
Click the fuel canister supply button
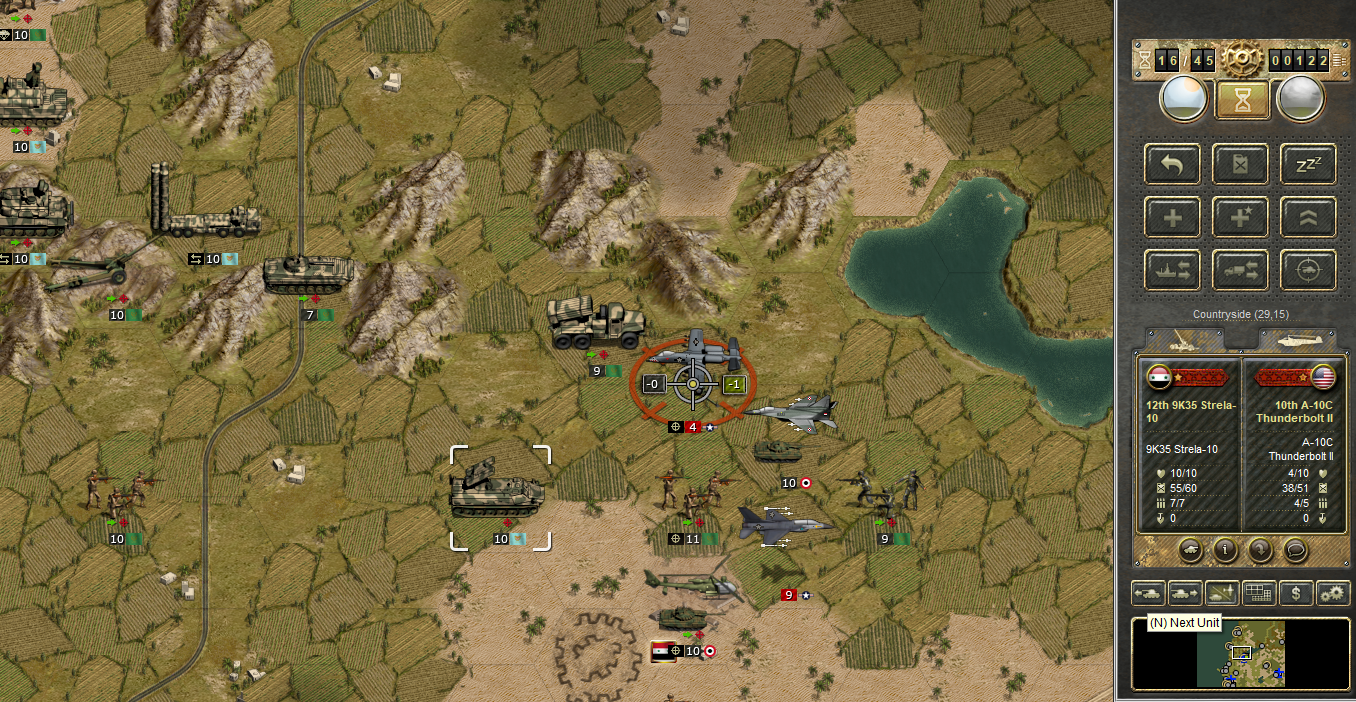click(1240, 163)
